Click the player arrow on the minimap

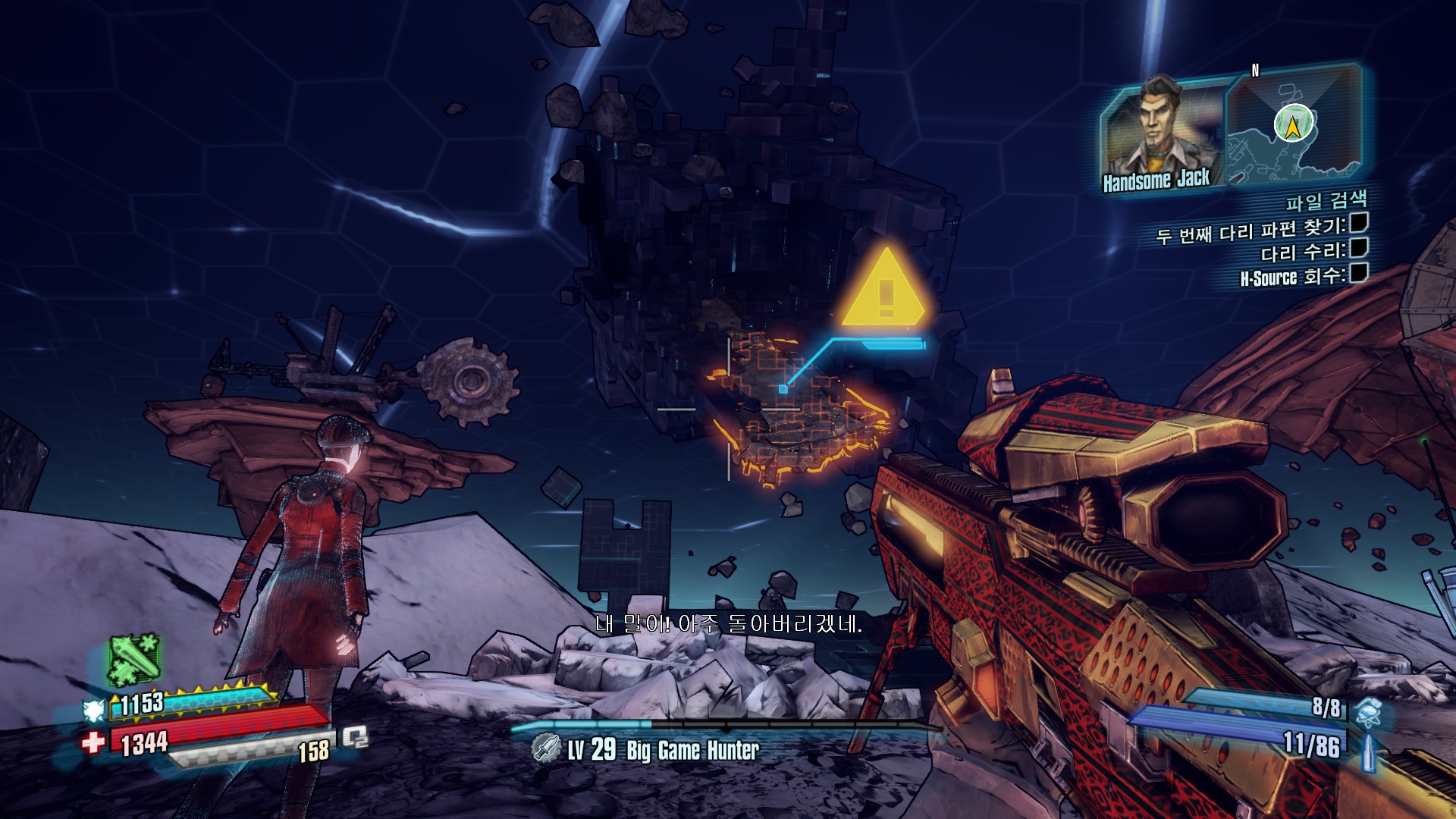[x=1292, y=124]
